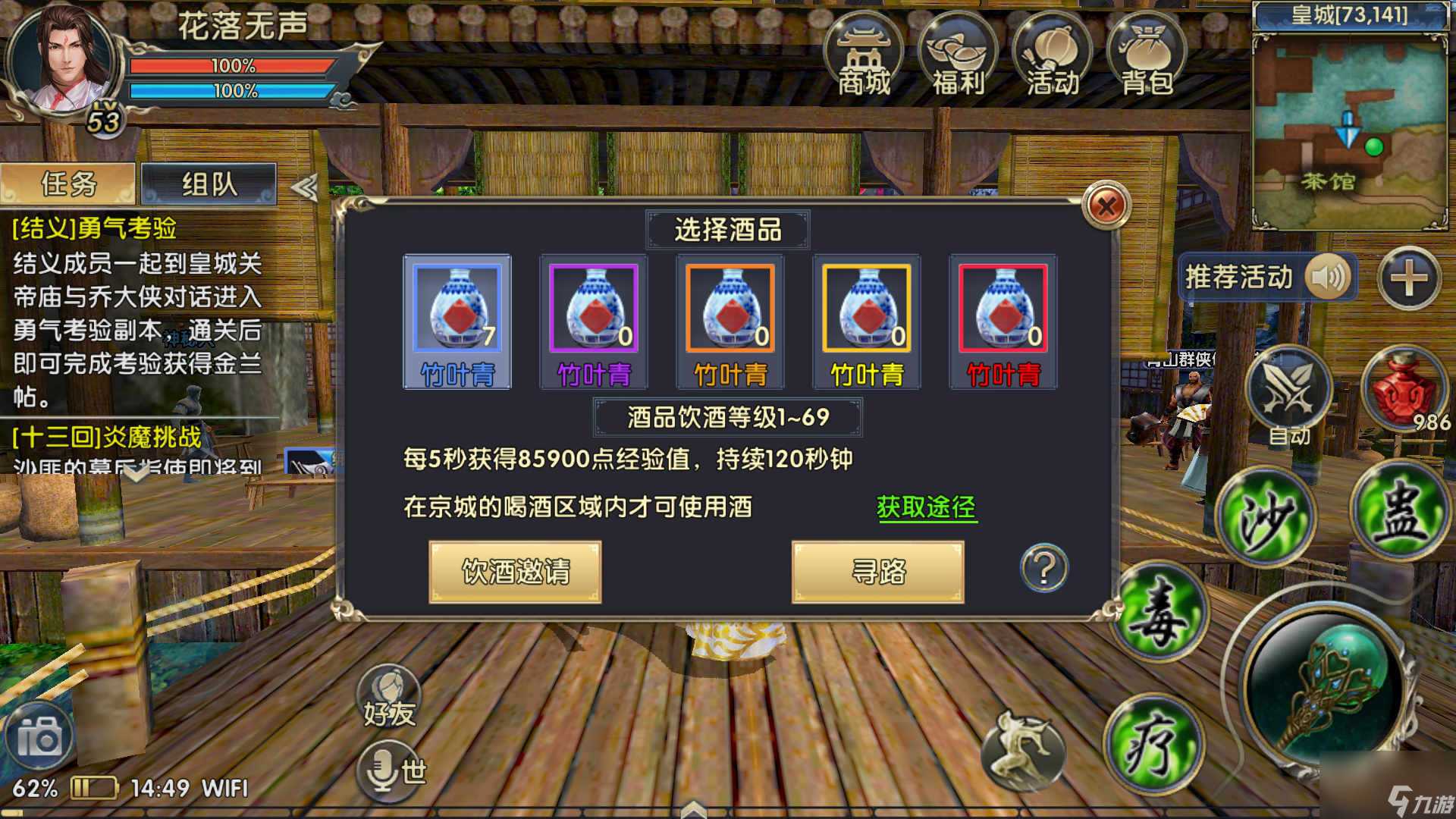
Task: Switch to the 任务 quest tab
Action: 69,183
